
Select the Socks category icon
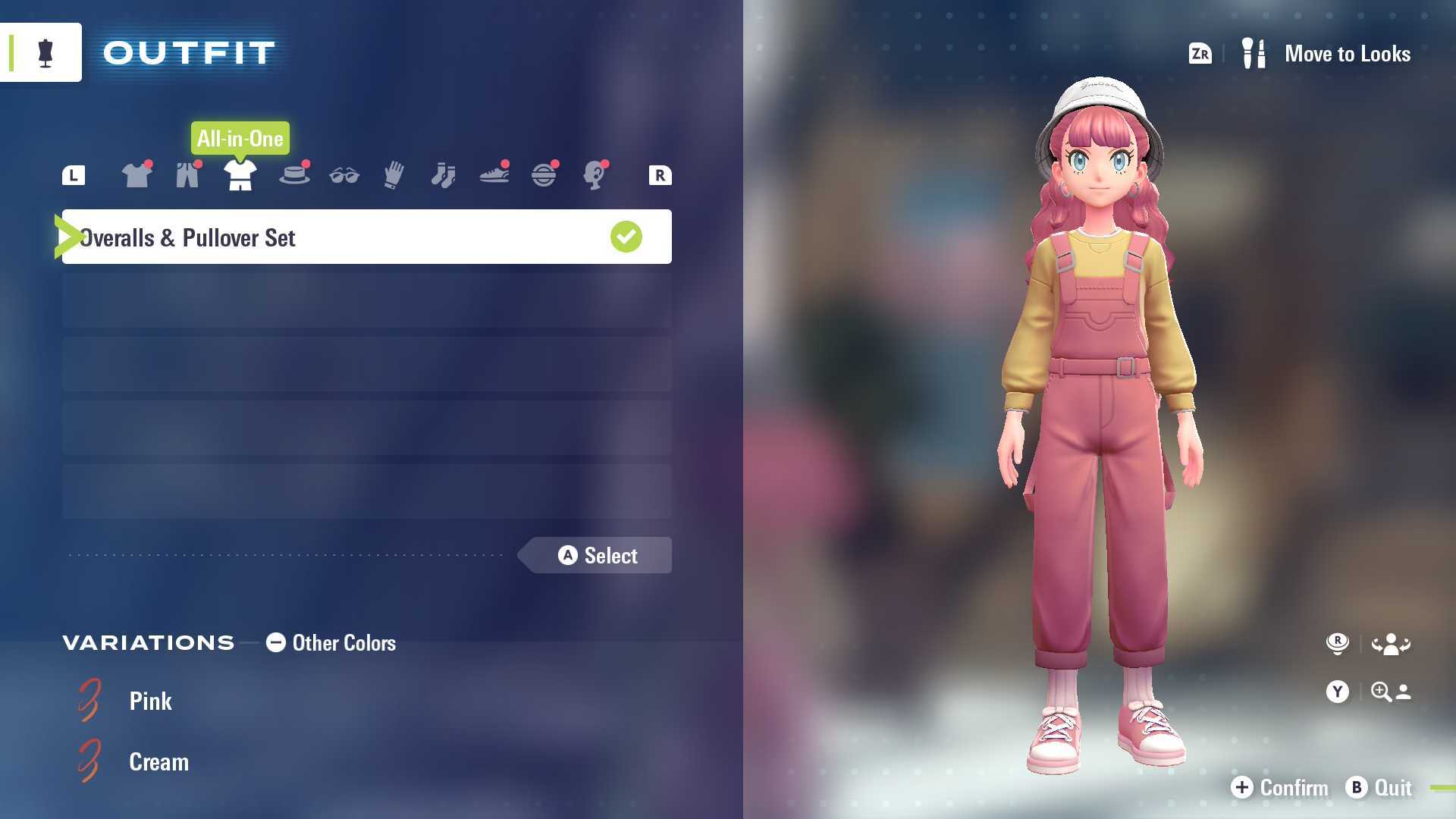[x=444, y=174]
